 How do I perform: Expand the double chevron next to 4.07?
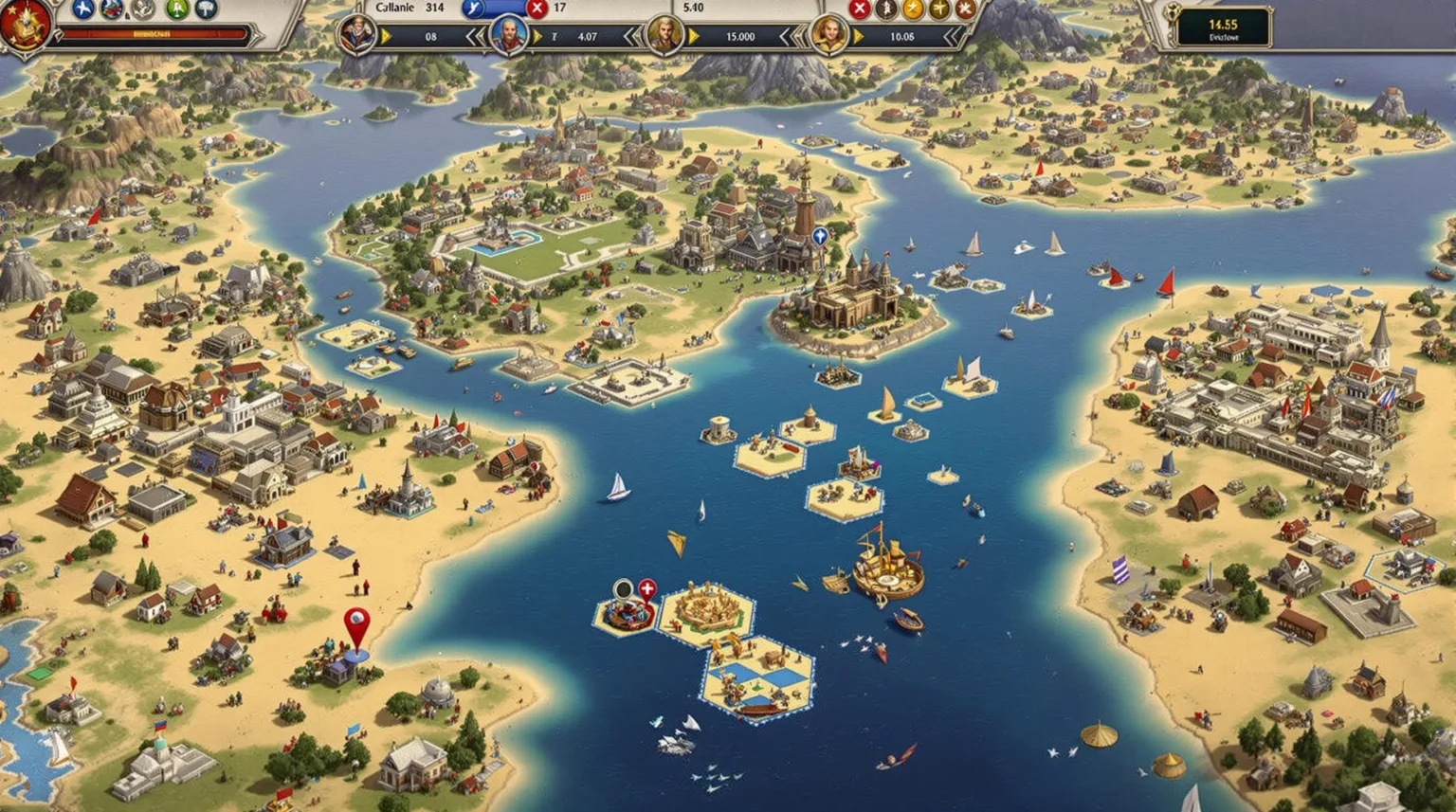pyautogui.click(x=632, y=34)
